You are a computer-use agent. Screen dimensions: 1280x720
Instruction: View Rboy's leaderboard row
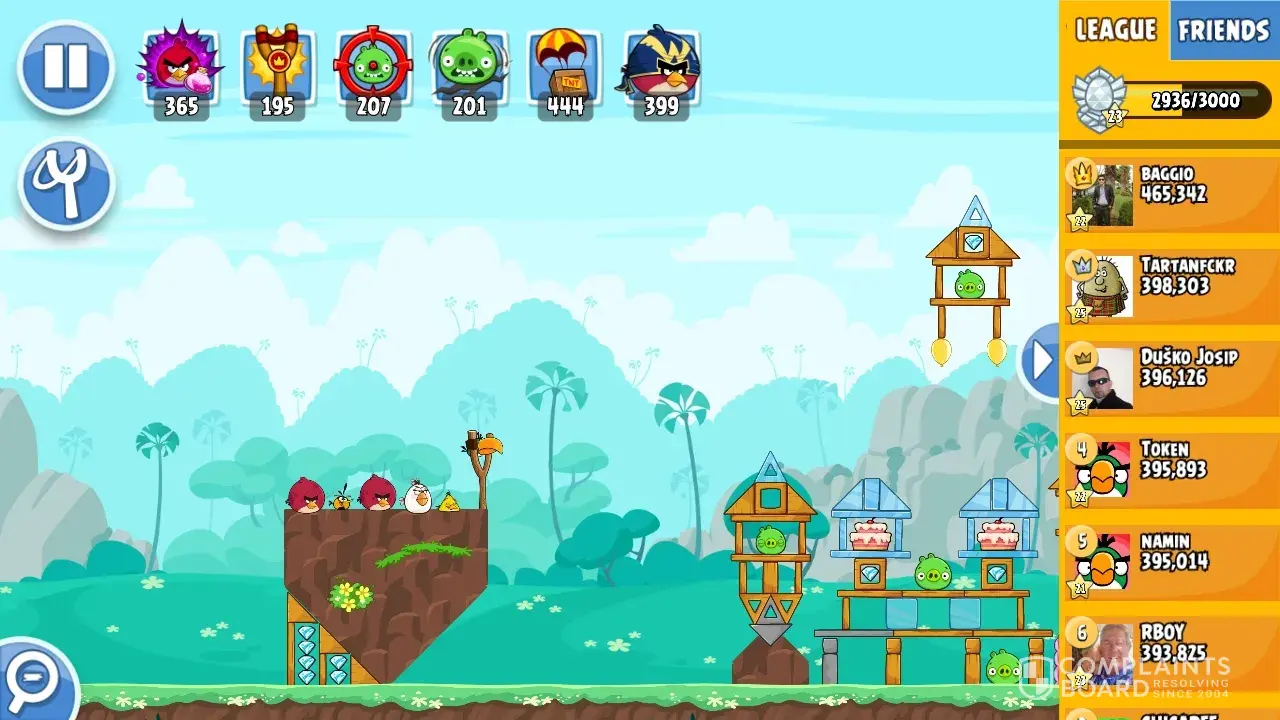point(1170,652)
